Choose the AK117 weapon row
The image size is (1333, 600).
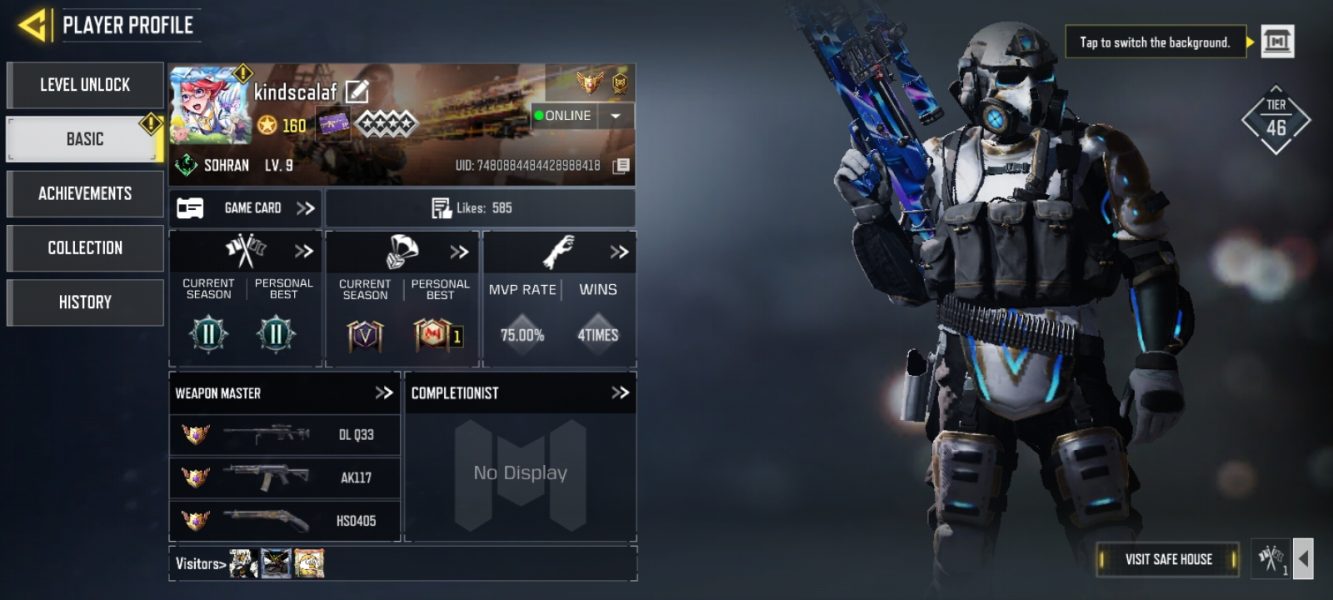point(285,478)
